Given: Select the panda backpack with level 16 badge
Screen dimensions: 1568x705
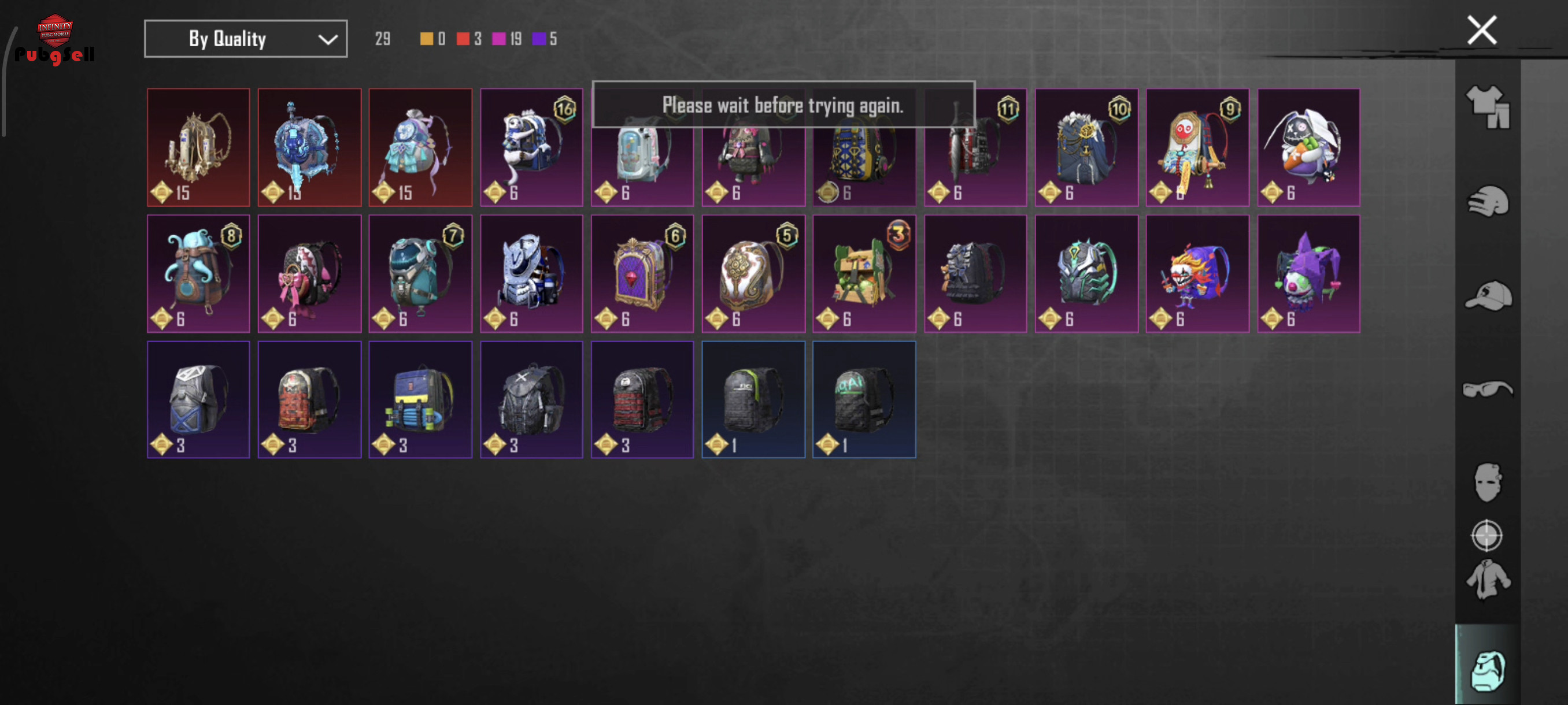Looking at the screenshot, I should [531, 147].
